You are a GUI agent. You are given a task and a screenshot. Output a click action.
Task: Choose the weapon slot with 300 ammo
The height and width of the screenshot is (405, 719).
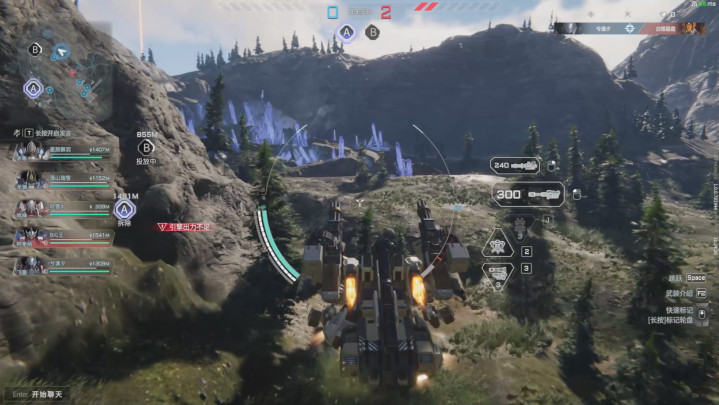click(527, 194)
